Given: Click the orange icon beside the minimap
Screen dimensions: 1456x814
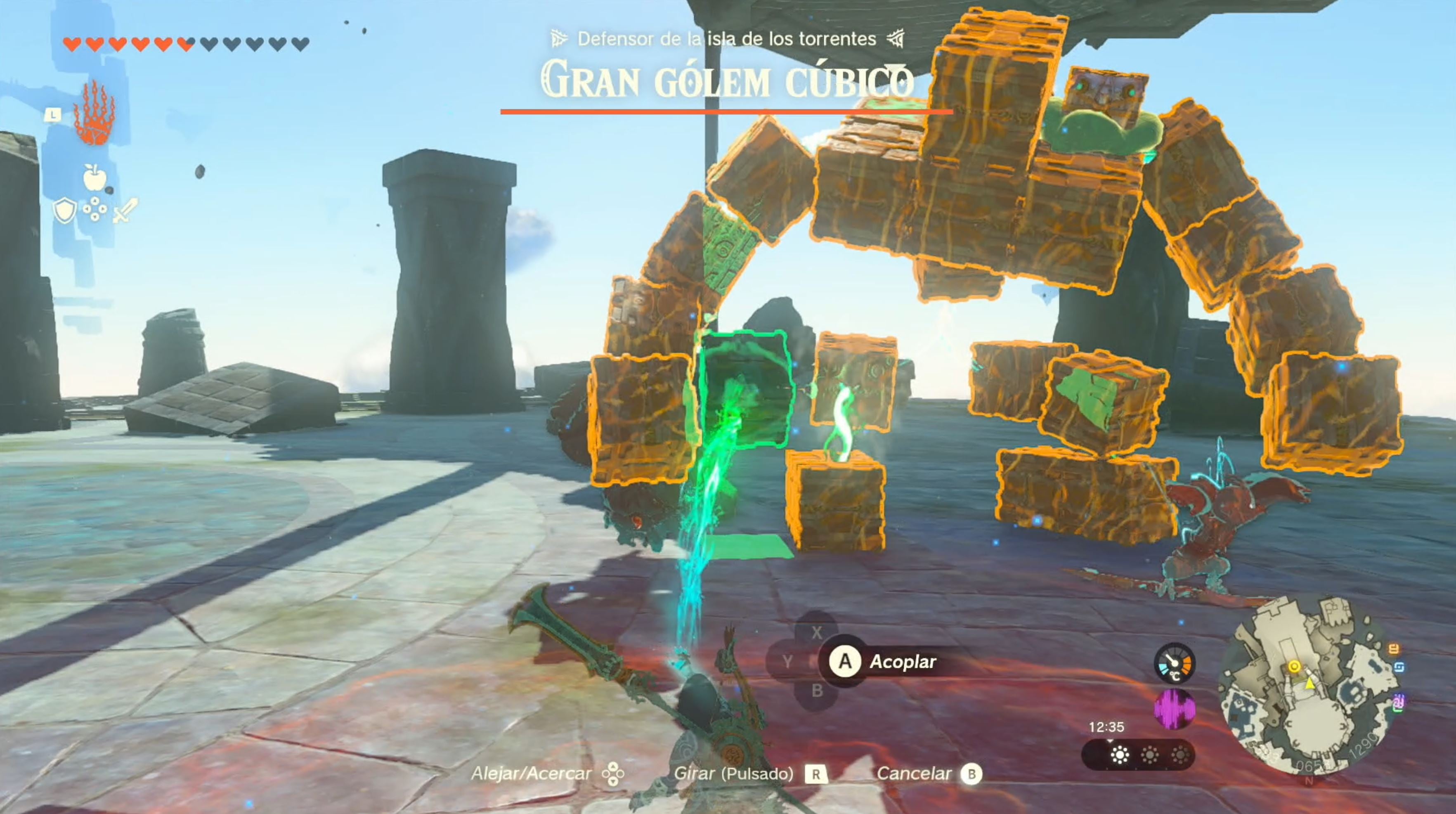Looking at the screenshot, I should pyautogui.click(x=1394, y=649).
